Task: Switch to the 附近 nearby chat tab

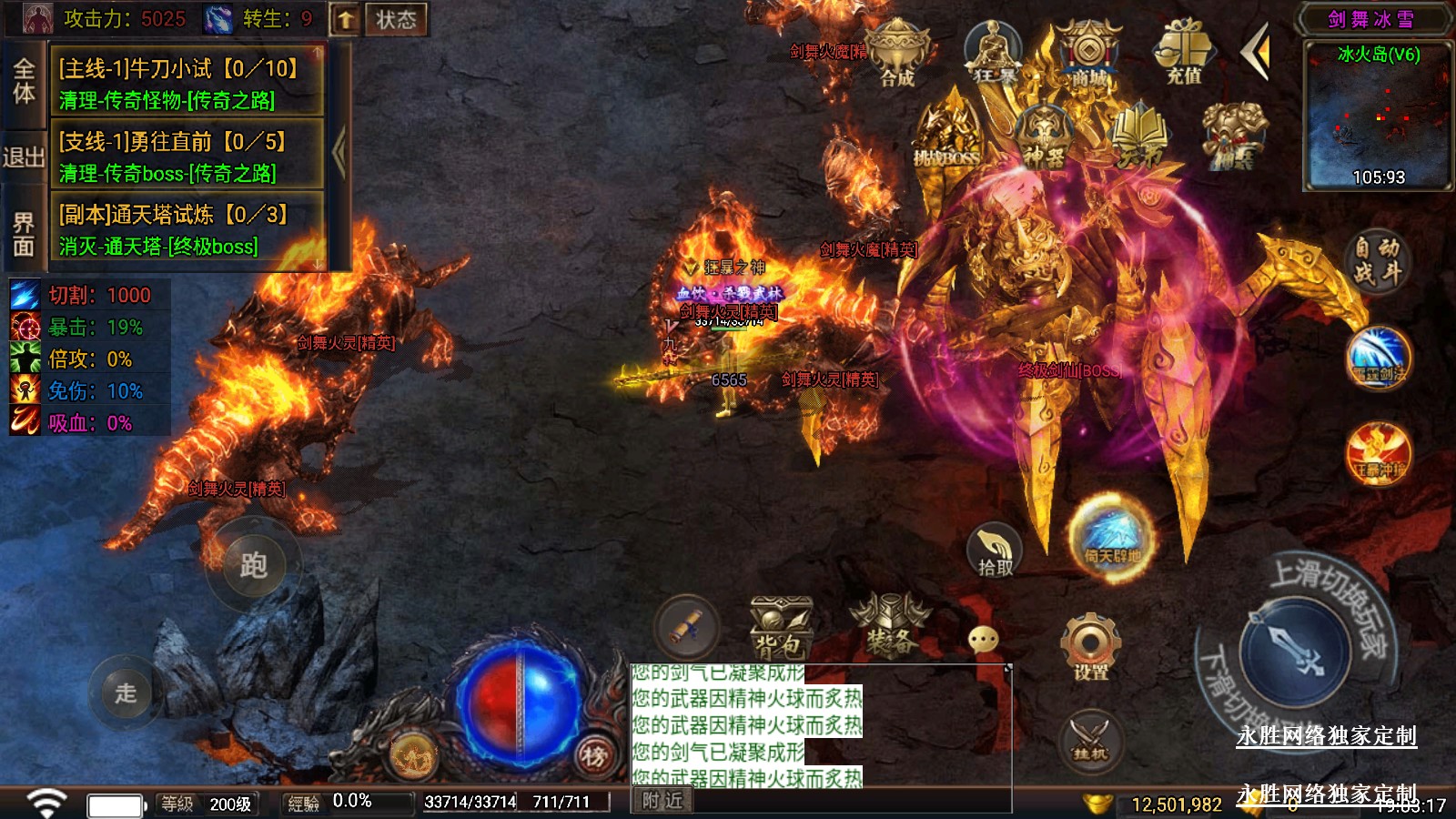Action: click(x=662, y=800)
